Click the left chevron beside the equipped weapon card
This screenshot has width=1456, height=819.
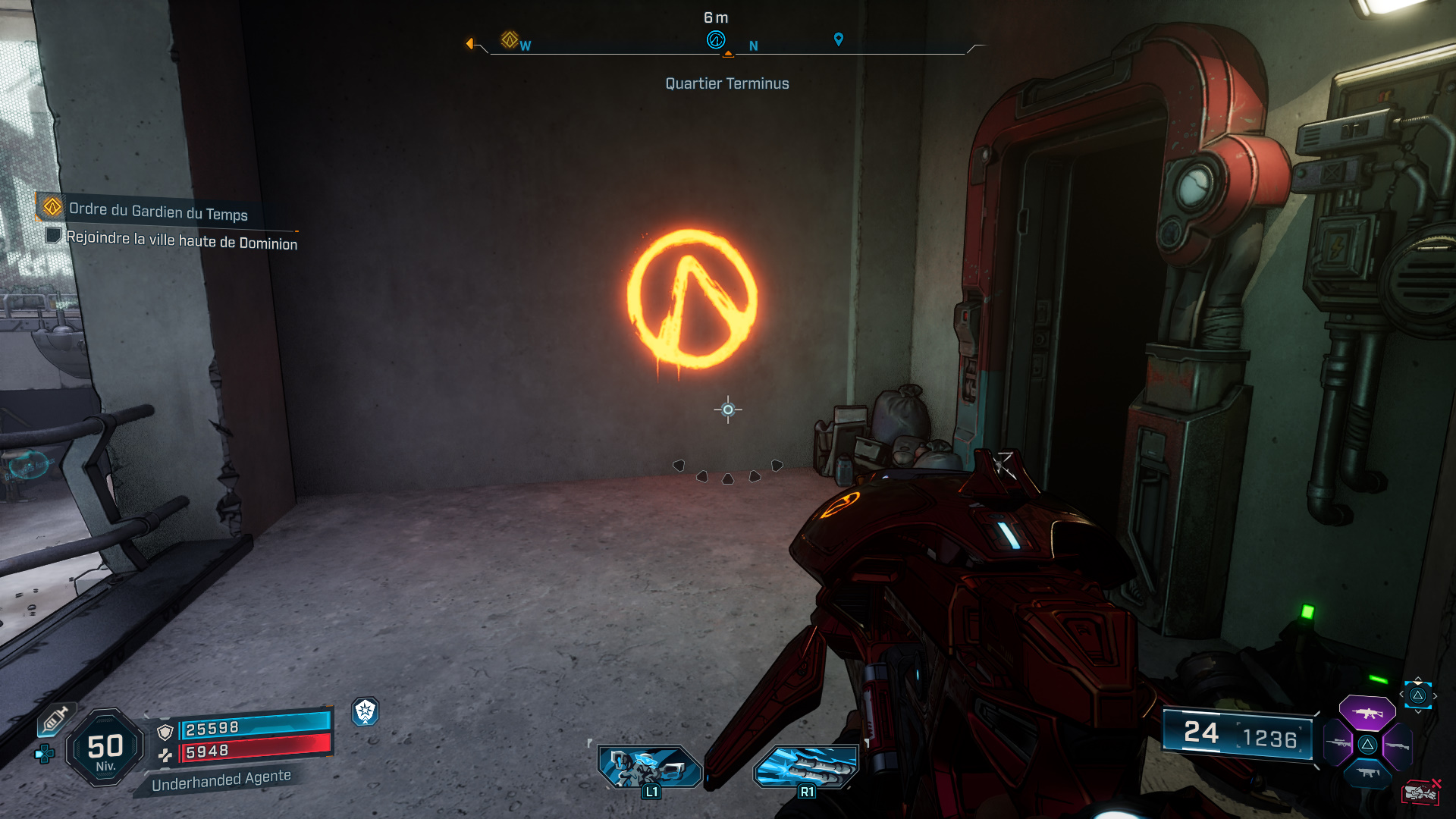click(1401, 694)
